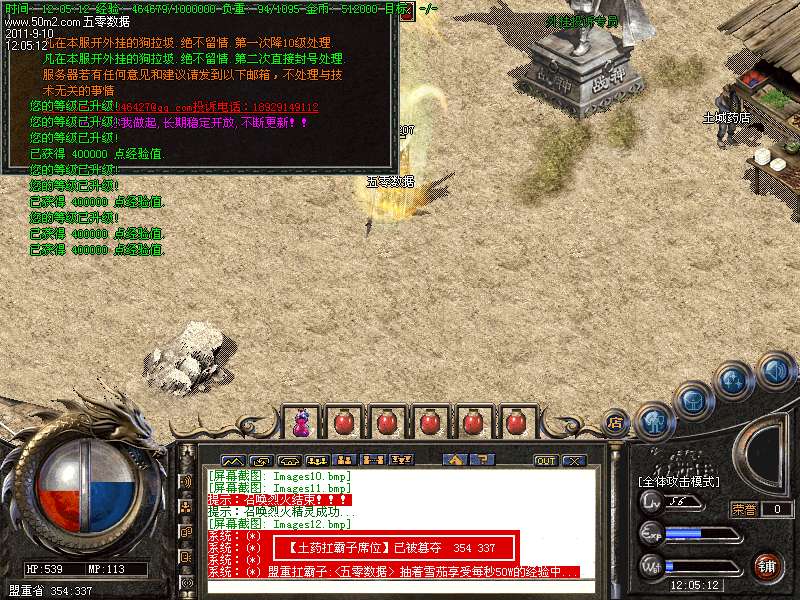
Task: Click the OUT button above the chat
Action: point(545,461)
